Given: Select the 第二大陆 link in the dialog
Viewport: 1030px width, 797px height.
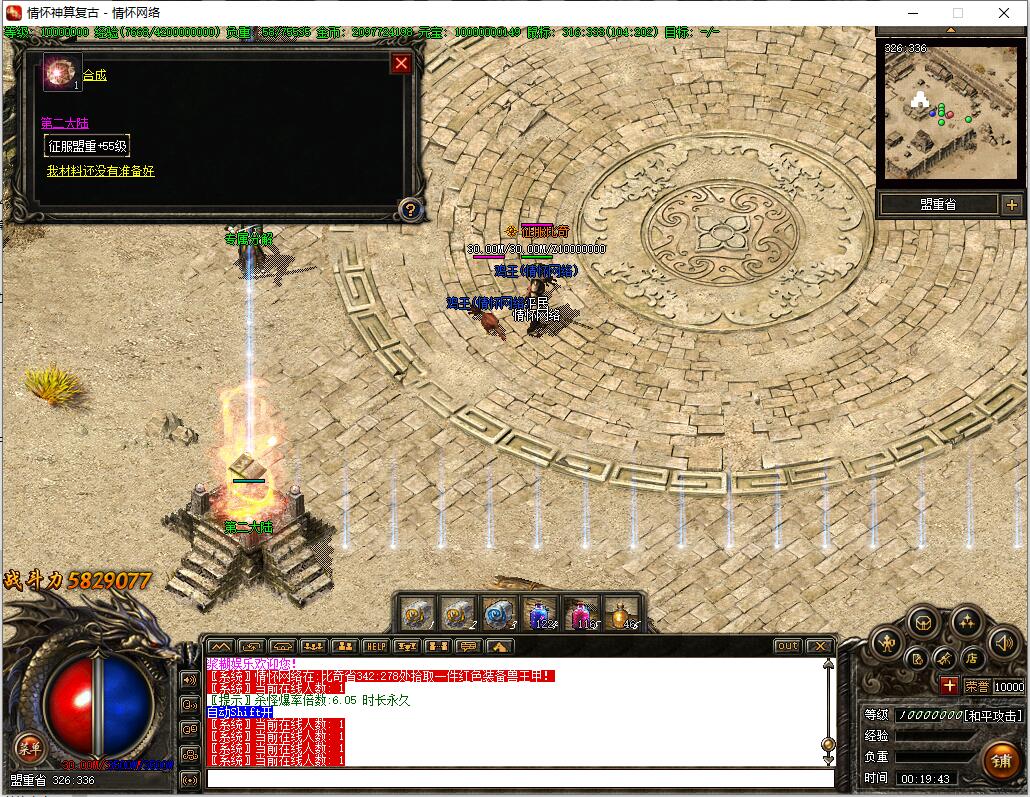Looking at the screenshot, I should coord(64,123).
